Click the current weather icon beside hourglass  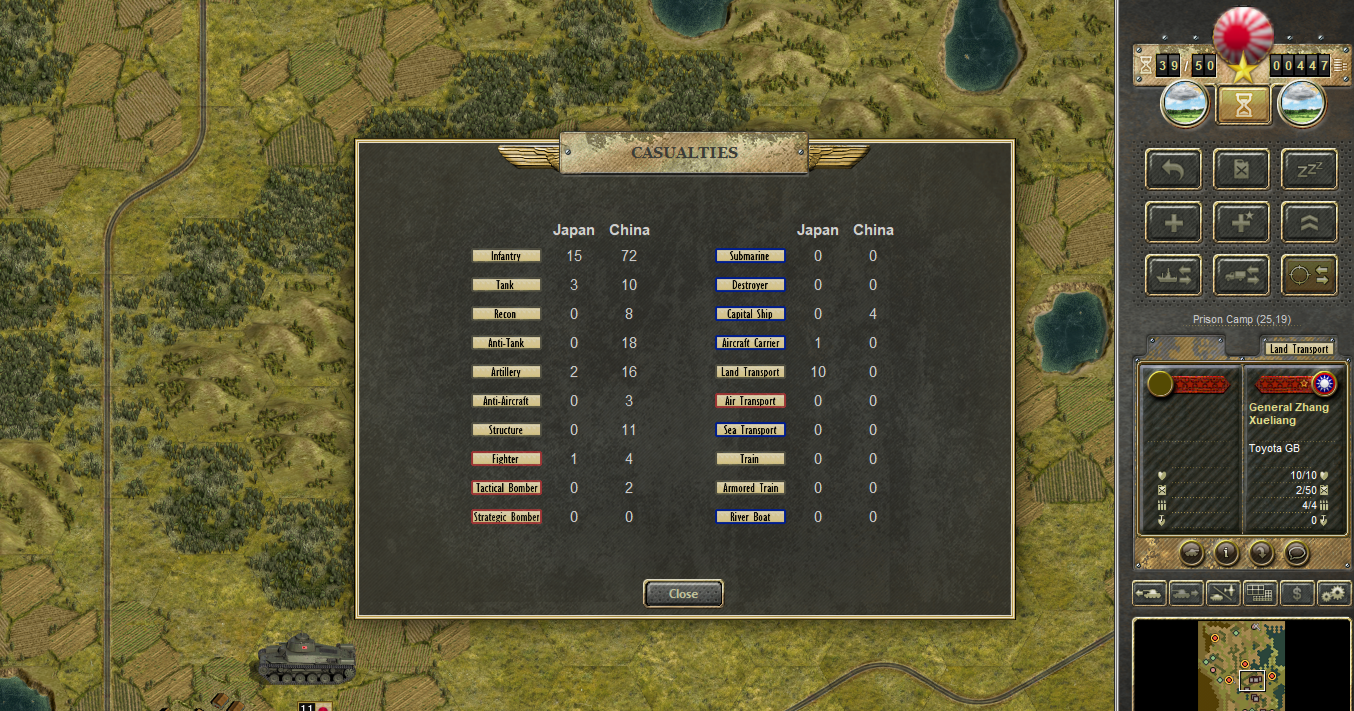[x=1186, y=104]
